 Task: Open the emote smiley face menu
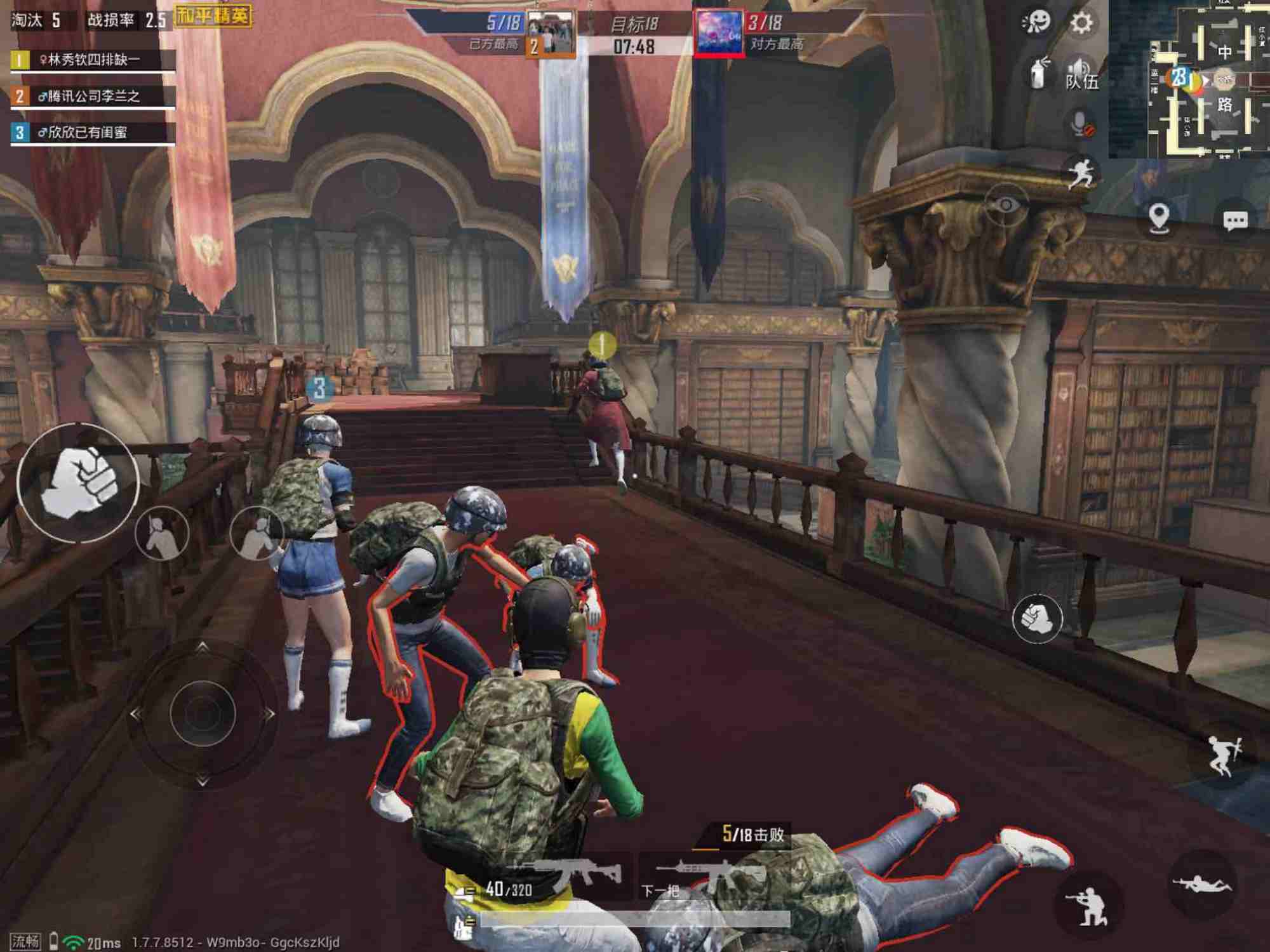point(1036,23)
